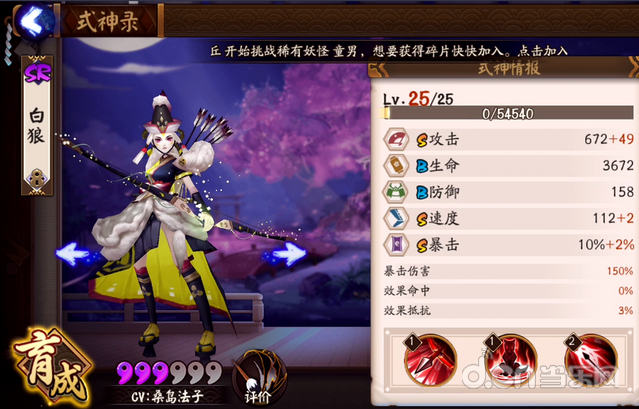Select the red arrowhead skill icon

coord(431,359)
